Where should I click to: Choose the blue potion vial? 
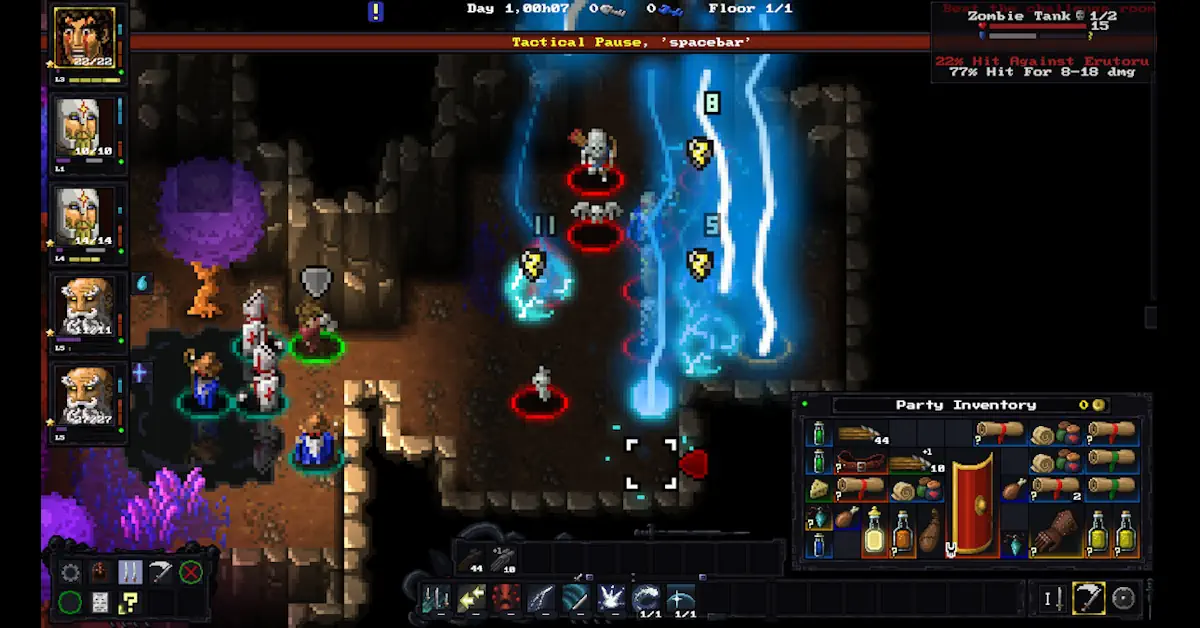pyautogui.click(x=819, y=545)
